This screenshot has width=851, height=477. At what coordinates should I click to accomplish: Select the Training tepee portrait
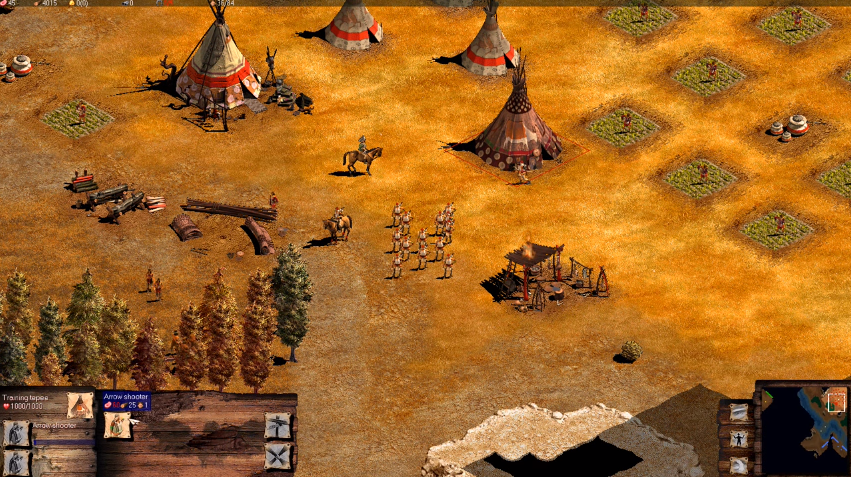(x=79, y=405)
